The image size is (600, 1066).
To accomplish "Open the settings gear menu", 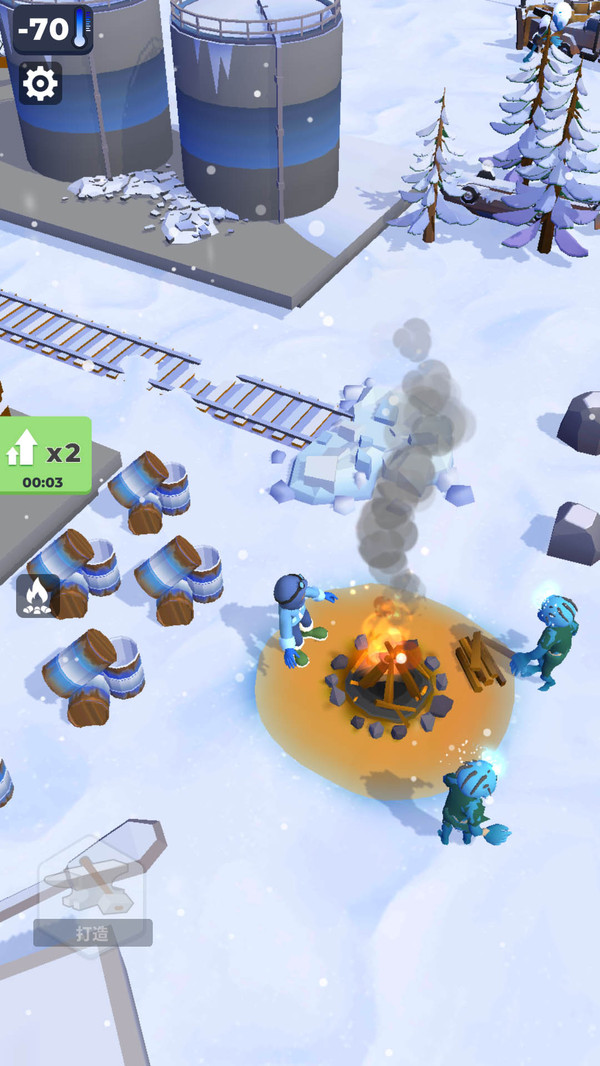I will click(x=40, y=84).
